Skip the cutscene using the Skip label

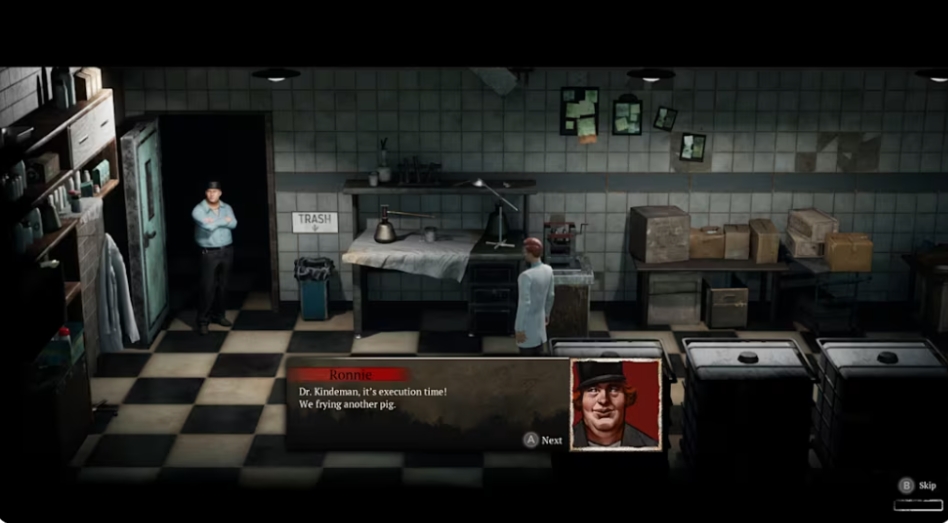click(926, 485)
